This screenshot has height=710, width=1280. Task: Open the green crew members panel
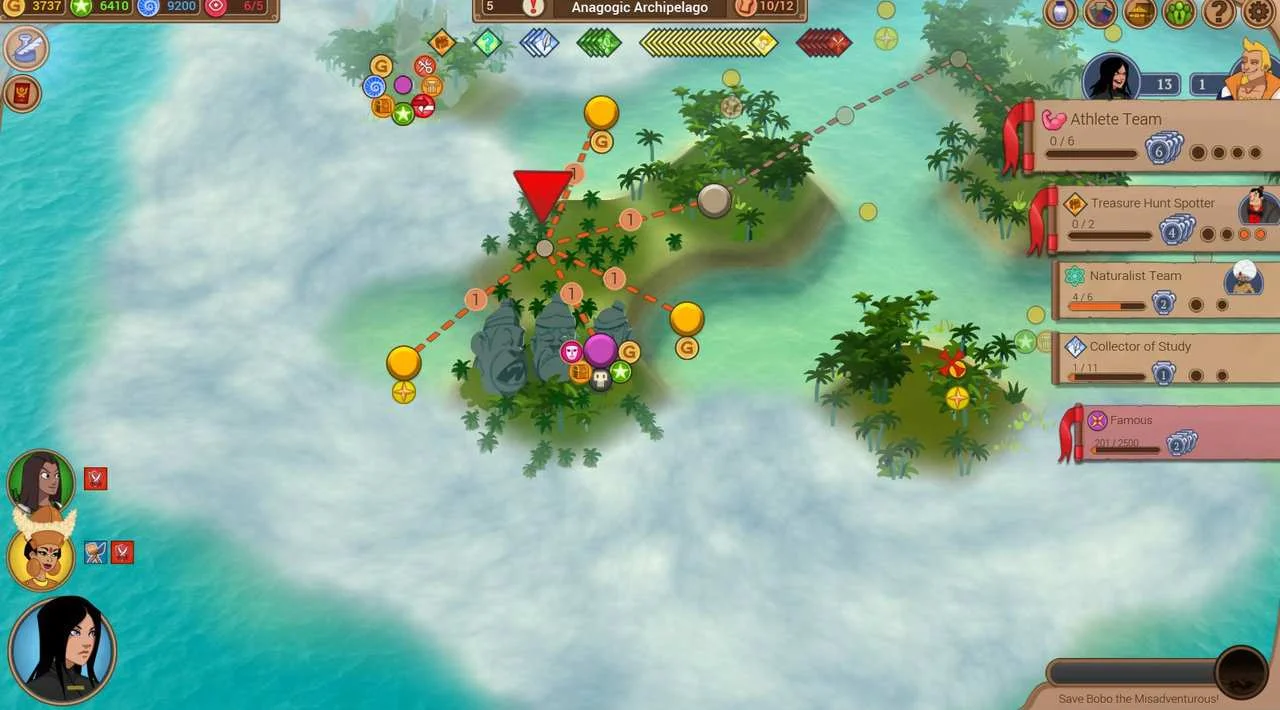(1180, 13)
